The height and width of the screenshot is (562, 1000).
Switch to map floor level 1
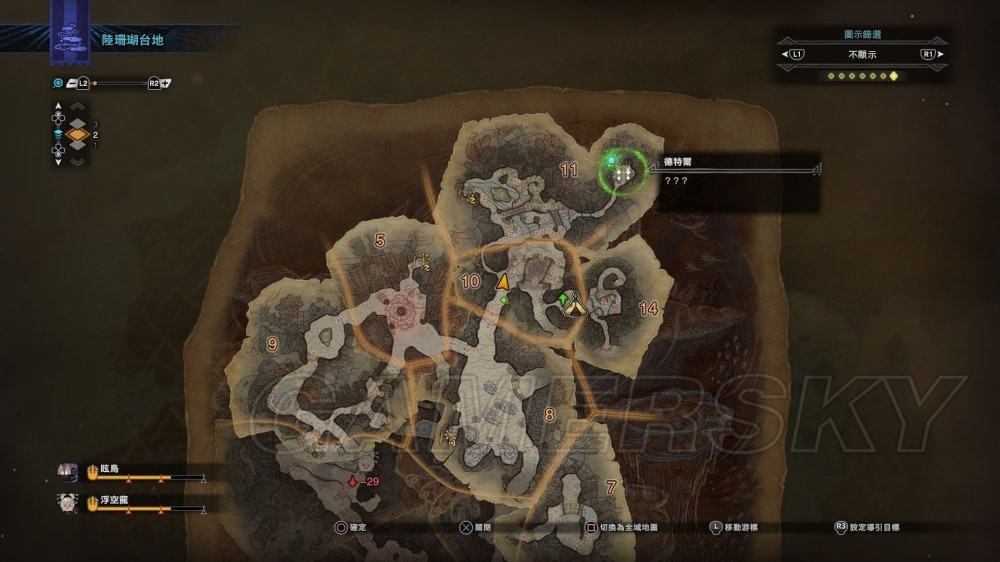click(77, 145)
